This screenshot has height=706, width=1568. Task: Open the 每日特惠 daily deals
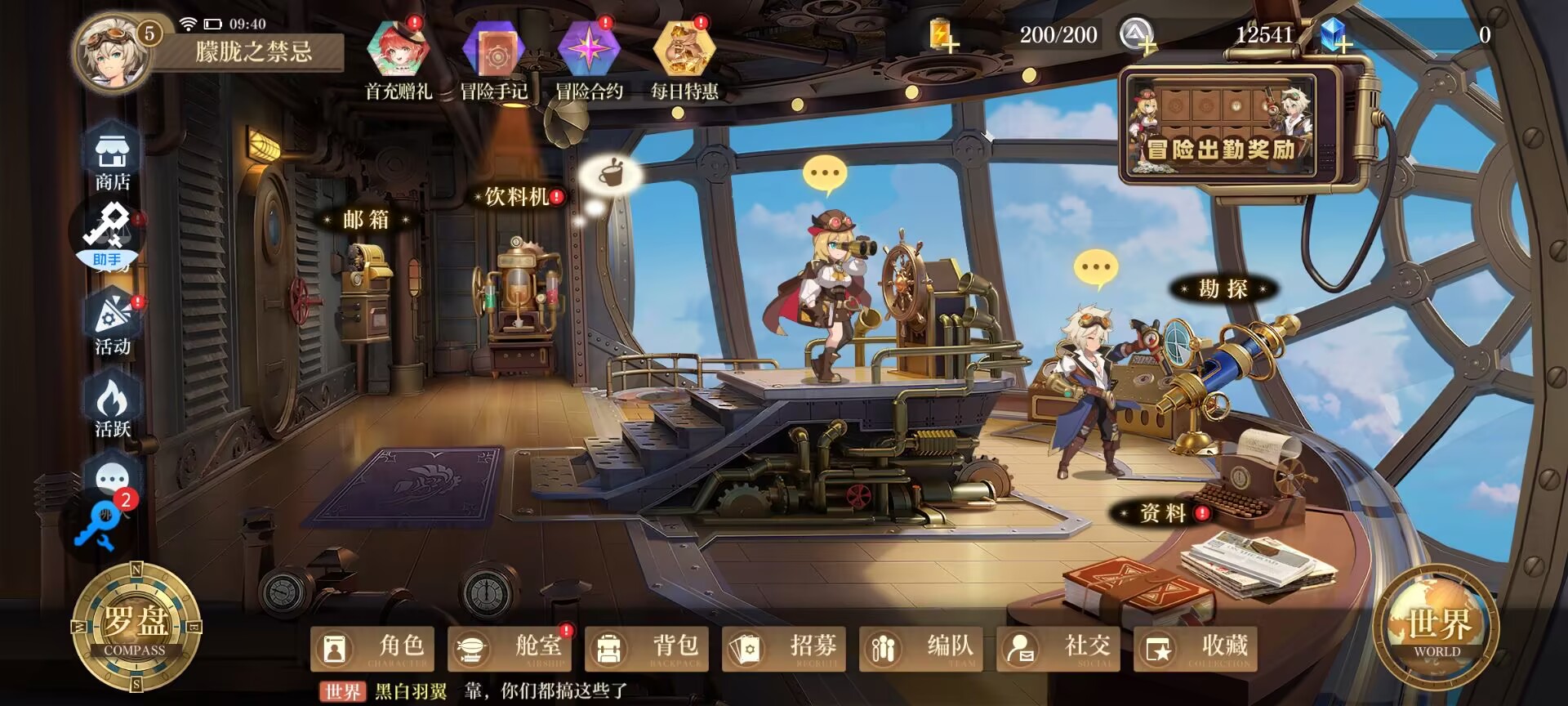(x=684, y=59)
